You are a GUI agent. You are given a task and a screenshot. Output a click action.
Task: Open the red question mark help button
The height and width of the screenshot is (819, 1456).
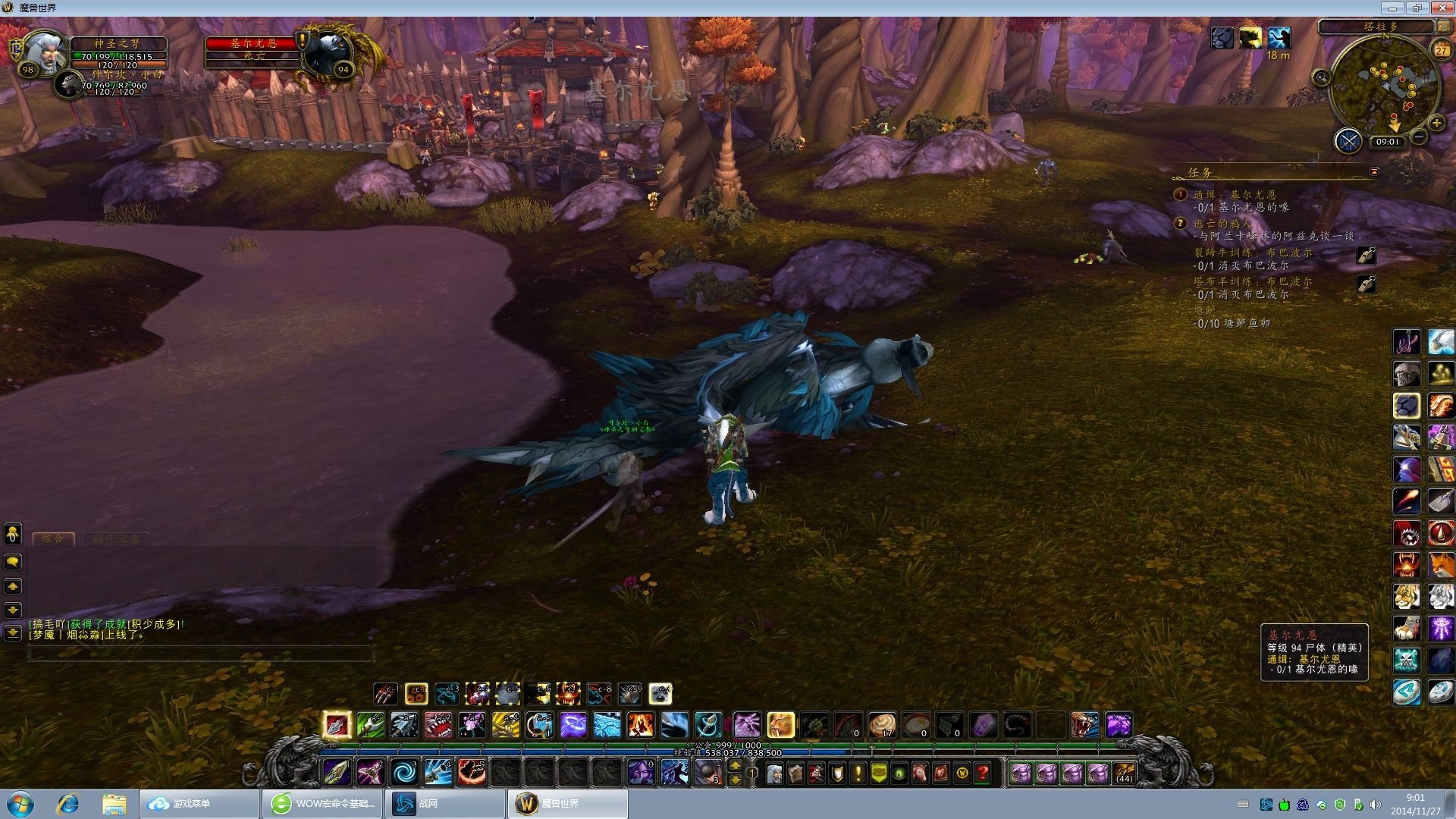[x=983, y=773]
